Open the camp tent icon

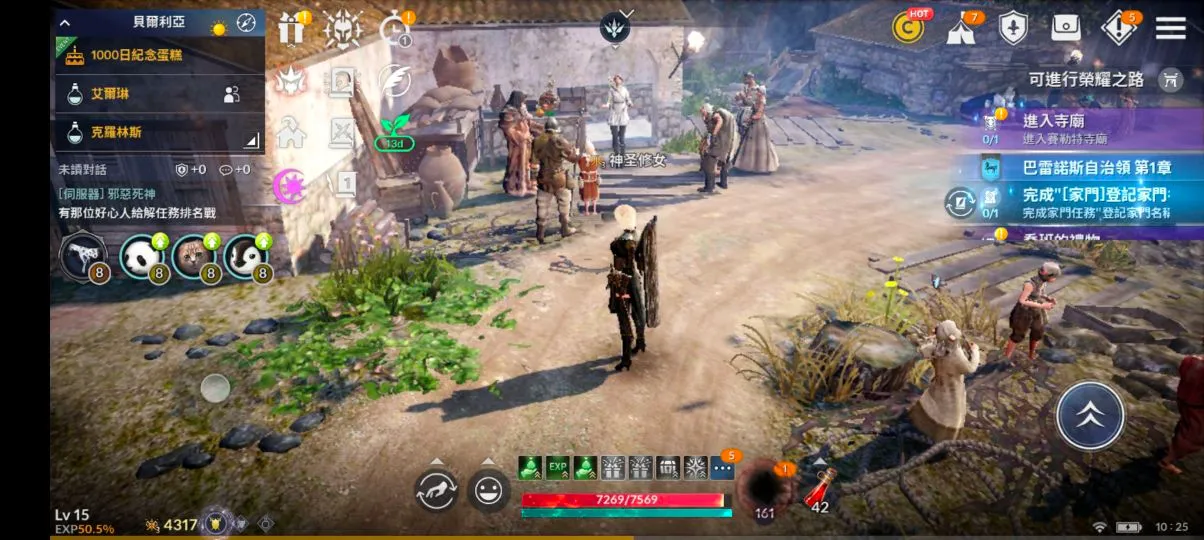coord(961,28)
